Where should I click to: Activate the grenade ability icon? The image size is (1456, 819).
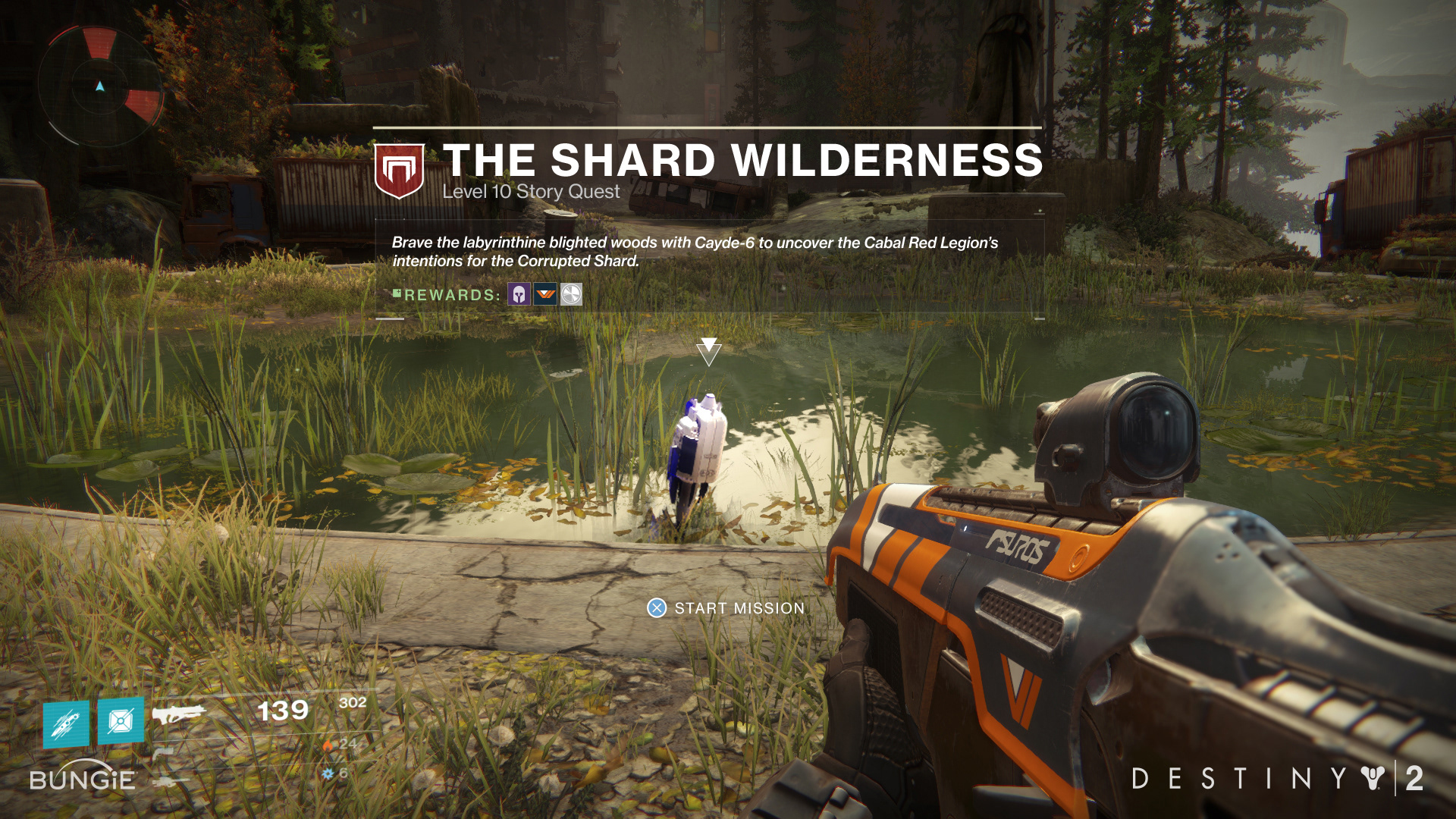coord(121,720)
